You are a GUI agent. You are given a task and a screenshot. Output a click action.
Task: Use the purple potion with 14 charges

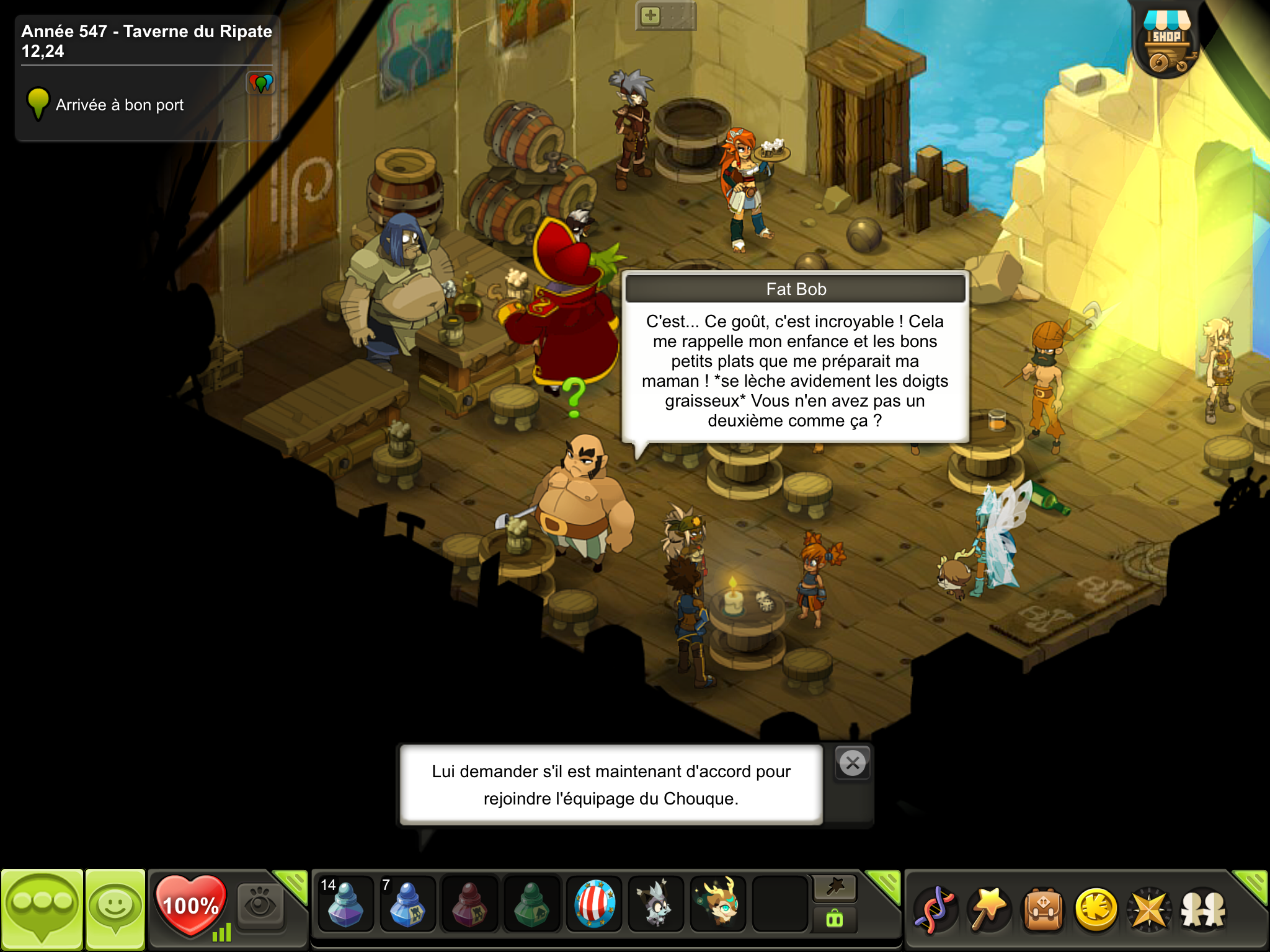point(345,903)
